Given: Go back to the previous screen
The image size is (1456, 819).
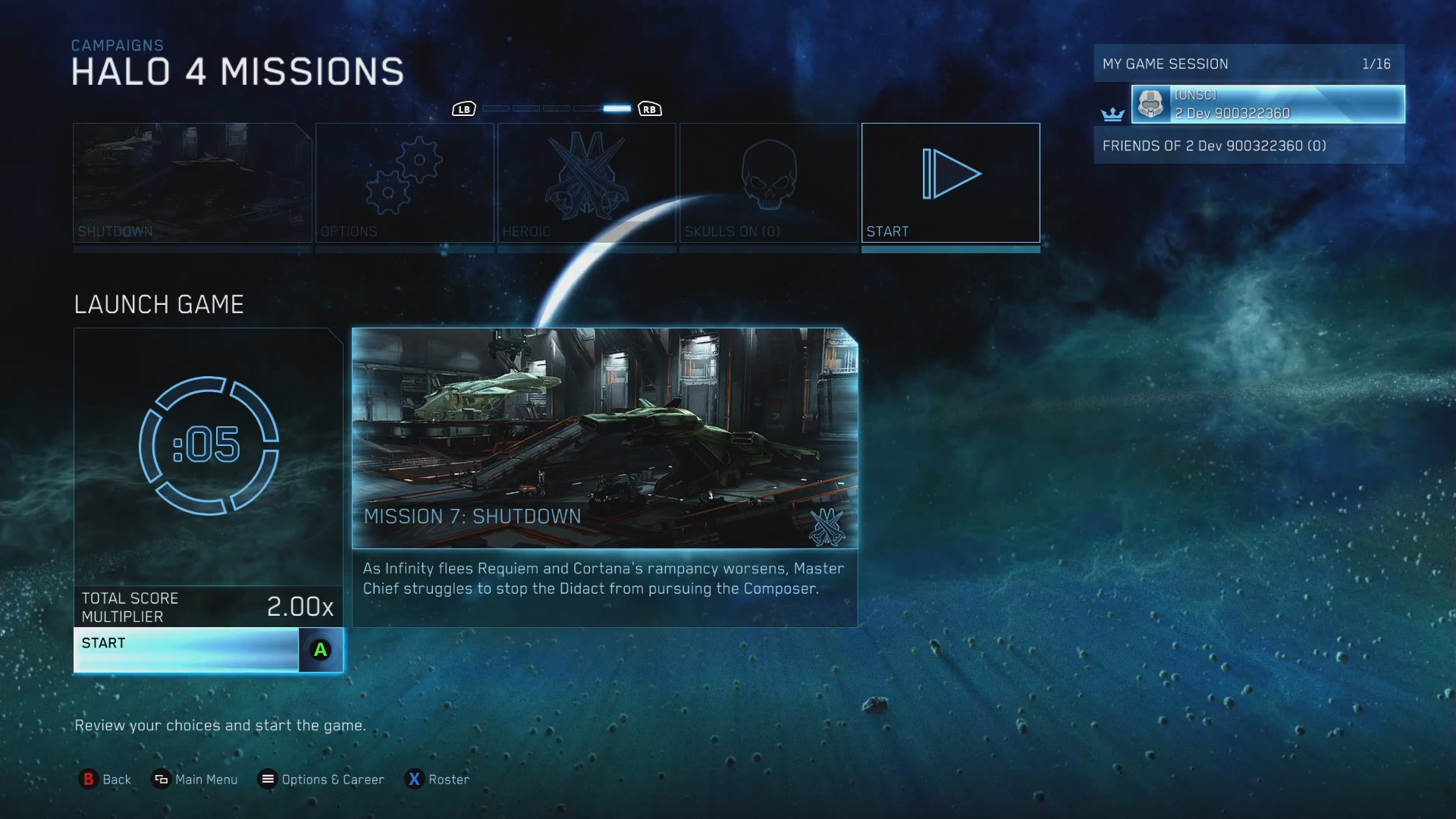Looking at the screenshot, I should coord(105,780).
